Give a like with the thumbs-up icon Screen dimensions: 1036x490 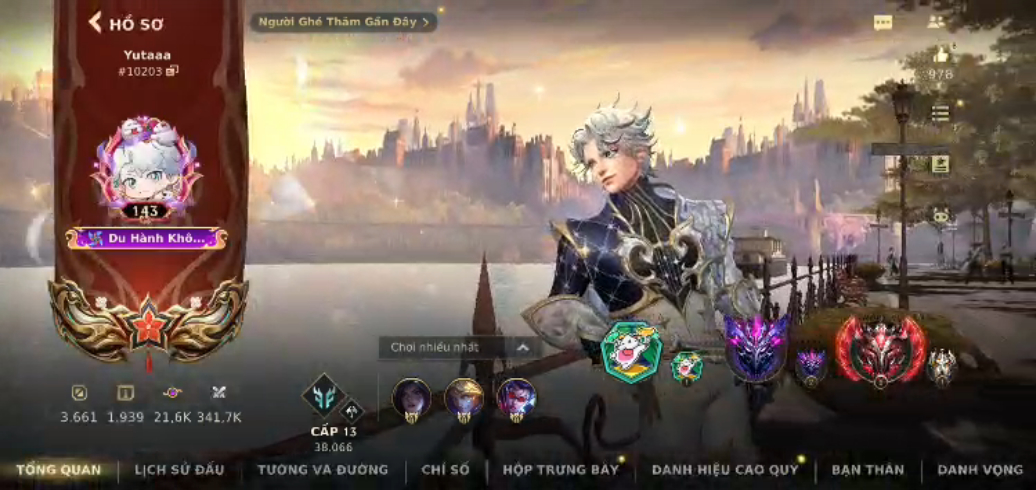pyautogui.click(x=940, y=56)
